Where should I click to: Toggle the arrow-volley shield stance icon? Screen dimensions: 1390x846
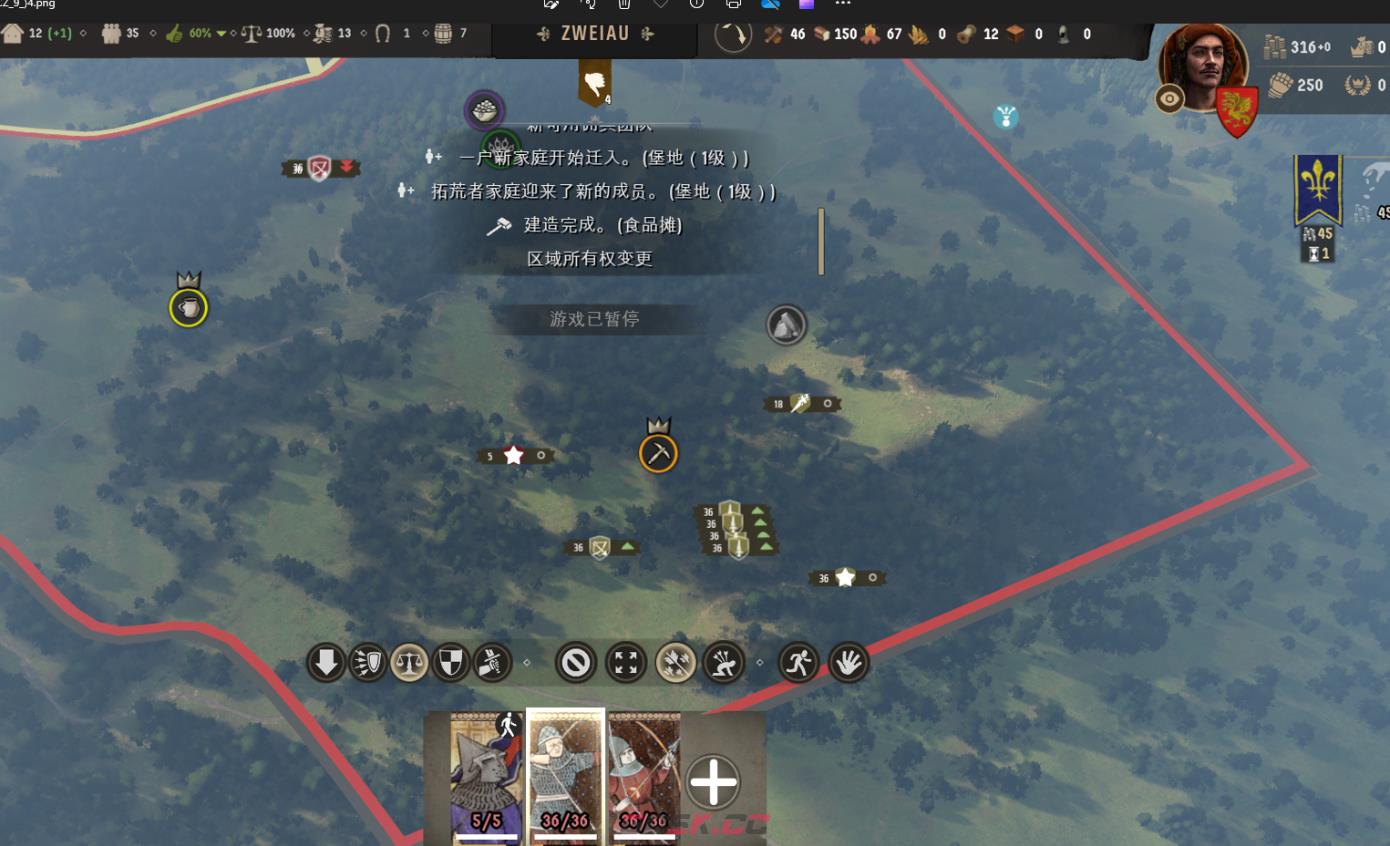click(x=367, y=662)
